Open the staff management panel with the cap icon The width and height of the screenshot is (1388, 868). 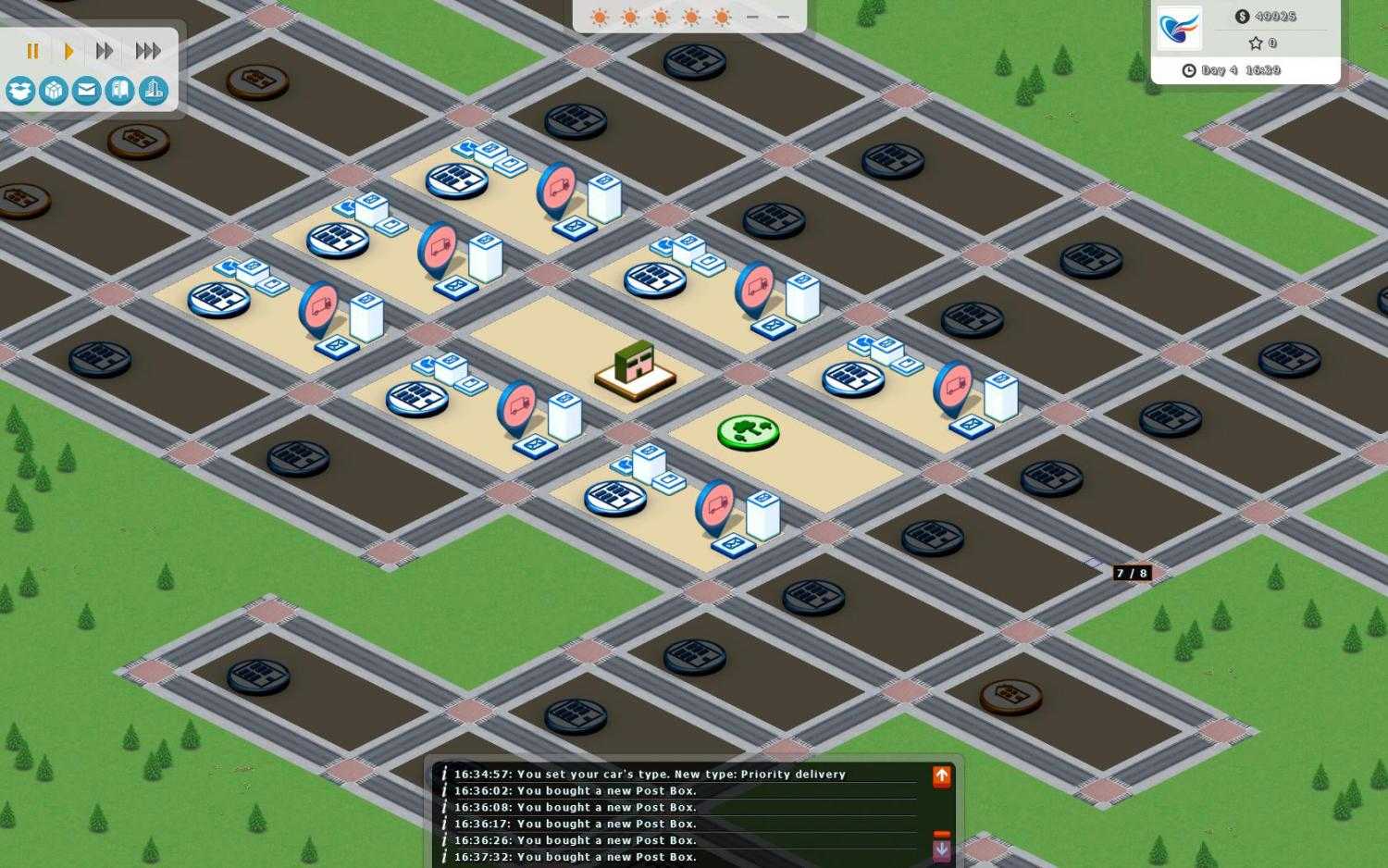[19, 91]
